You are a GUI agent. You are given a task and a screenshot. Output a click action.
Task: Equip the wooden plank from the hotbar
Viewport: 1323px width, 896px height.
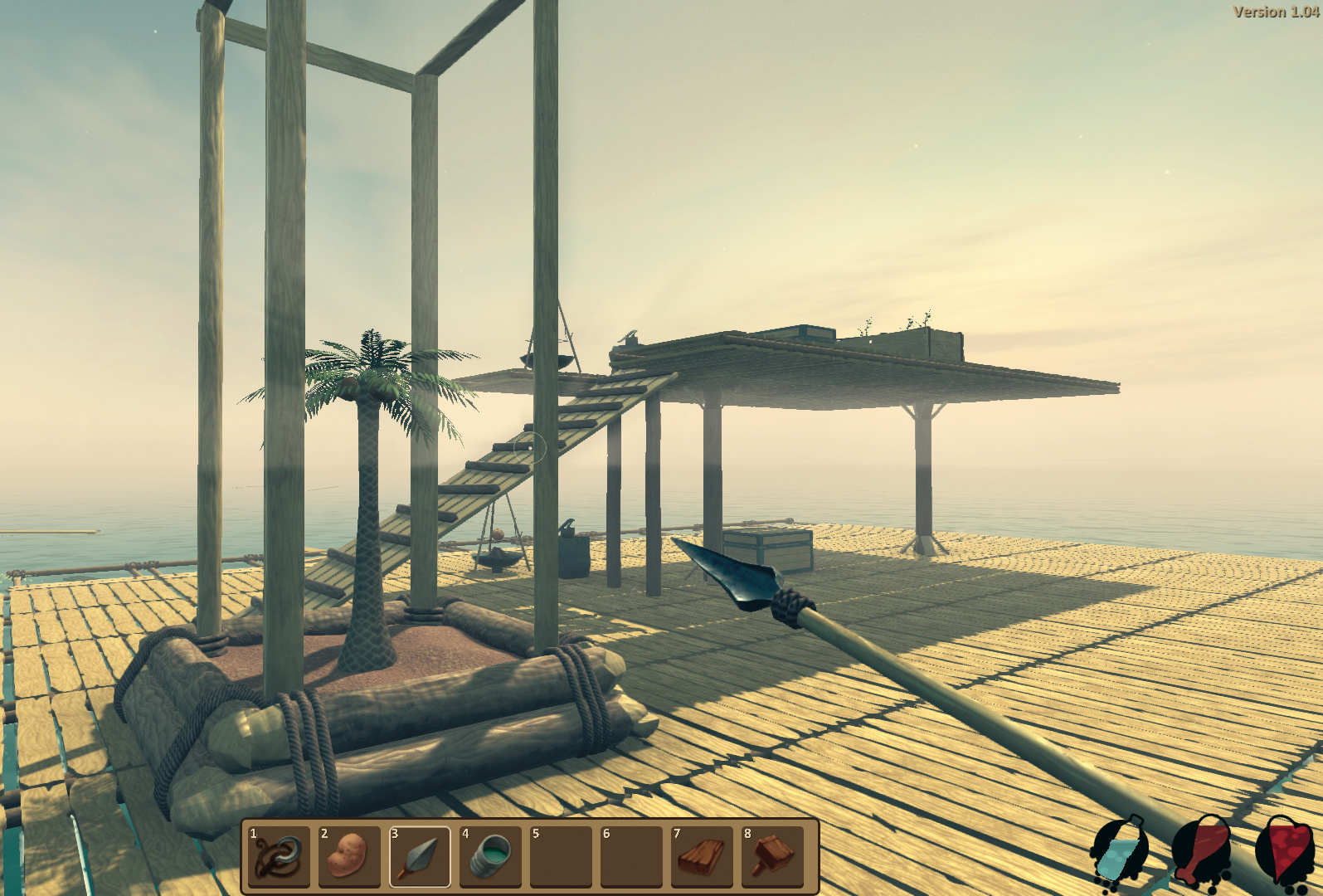point(702,856)
